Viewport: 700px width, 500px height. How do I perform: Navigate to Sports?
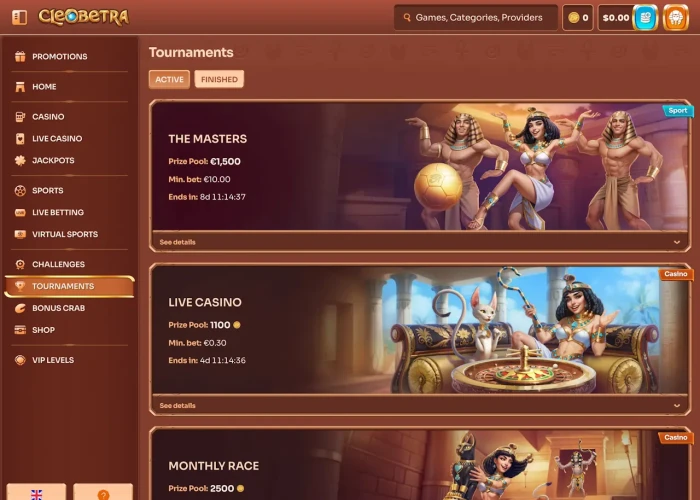(x=47, y=190)
